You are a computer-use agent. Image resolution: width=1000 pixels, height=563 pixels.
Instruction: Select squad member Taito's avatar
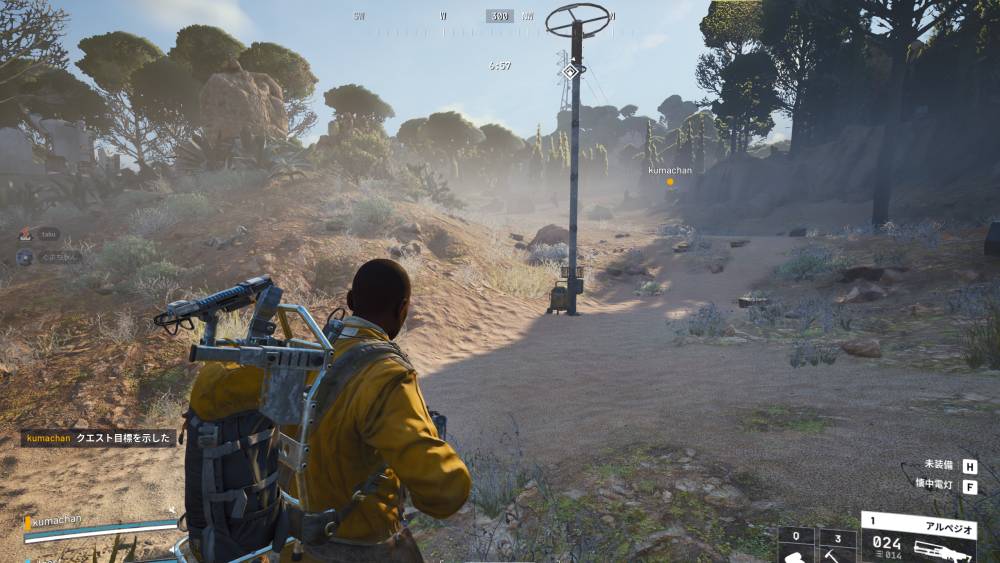[x=25, y=234]
